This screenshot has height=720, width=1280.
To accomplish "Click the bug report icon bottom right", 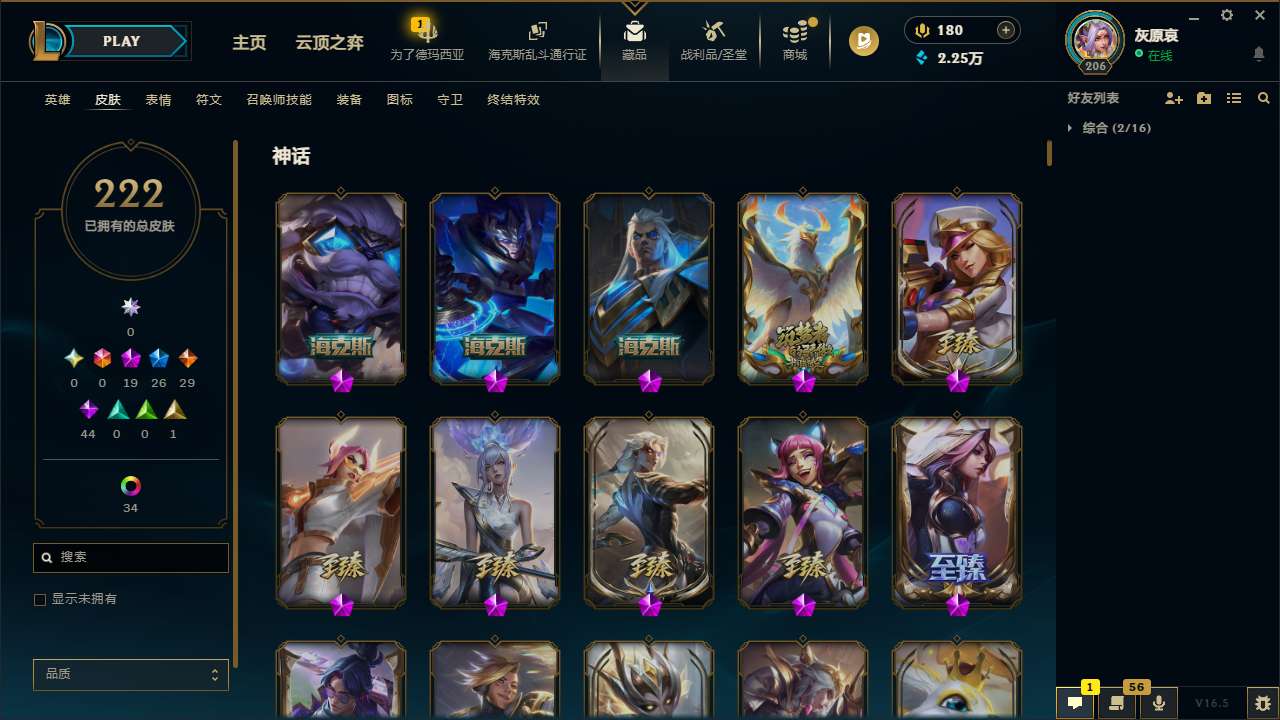I will pos(1262,702).
